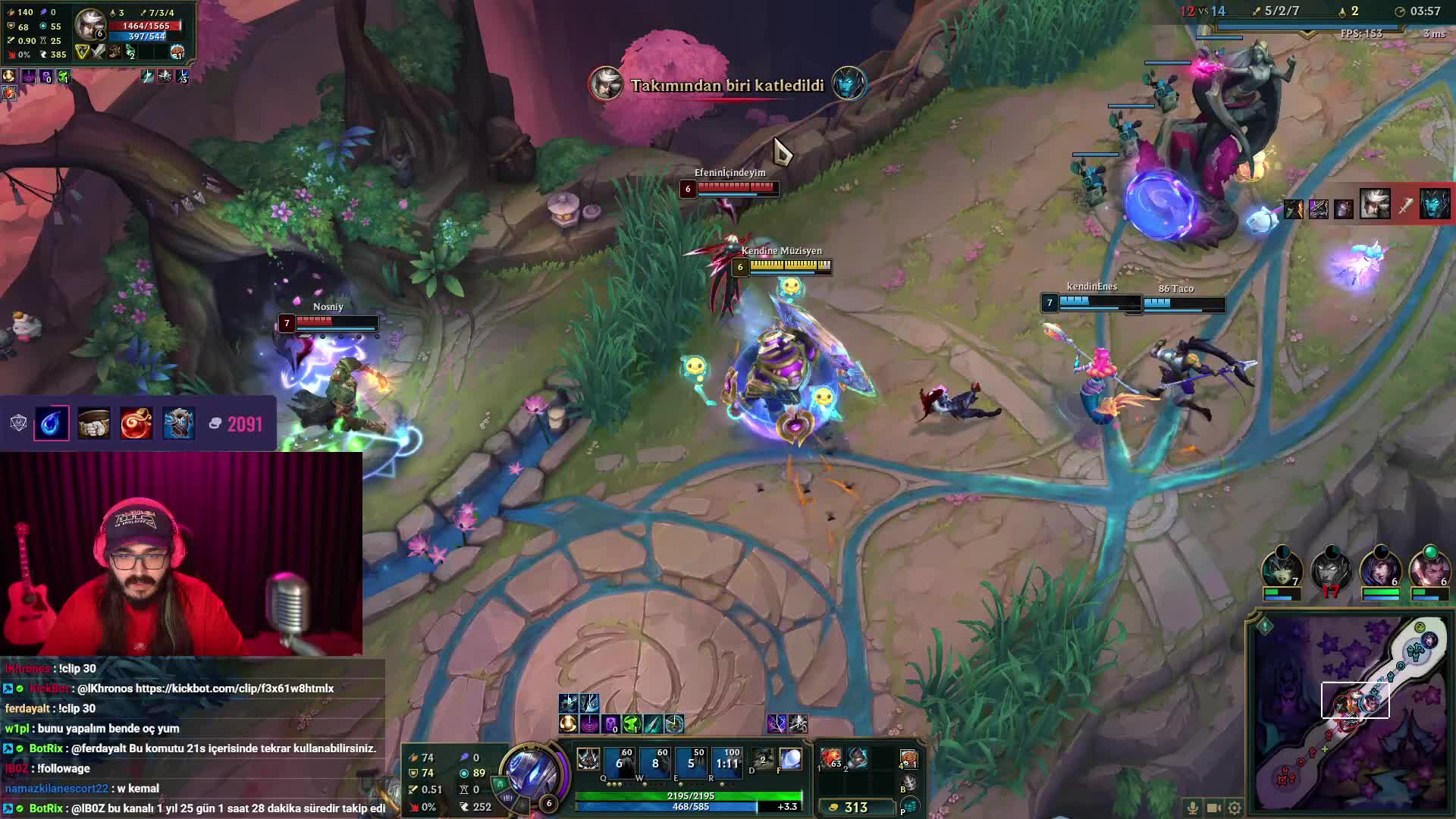Activate the Q ability

coord(619,761)
